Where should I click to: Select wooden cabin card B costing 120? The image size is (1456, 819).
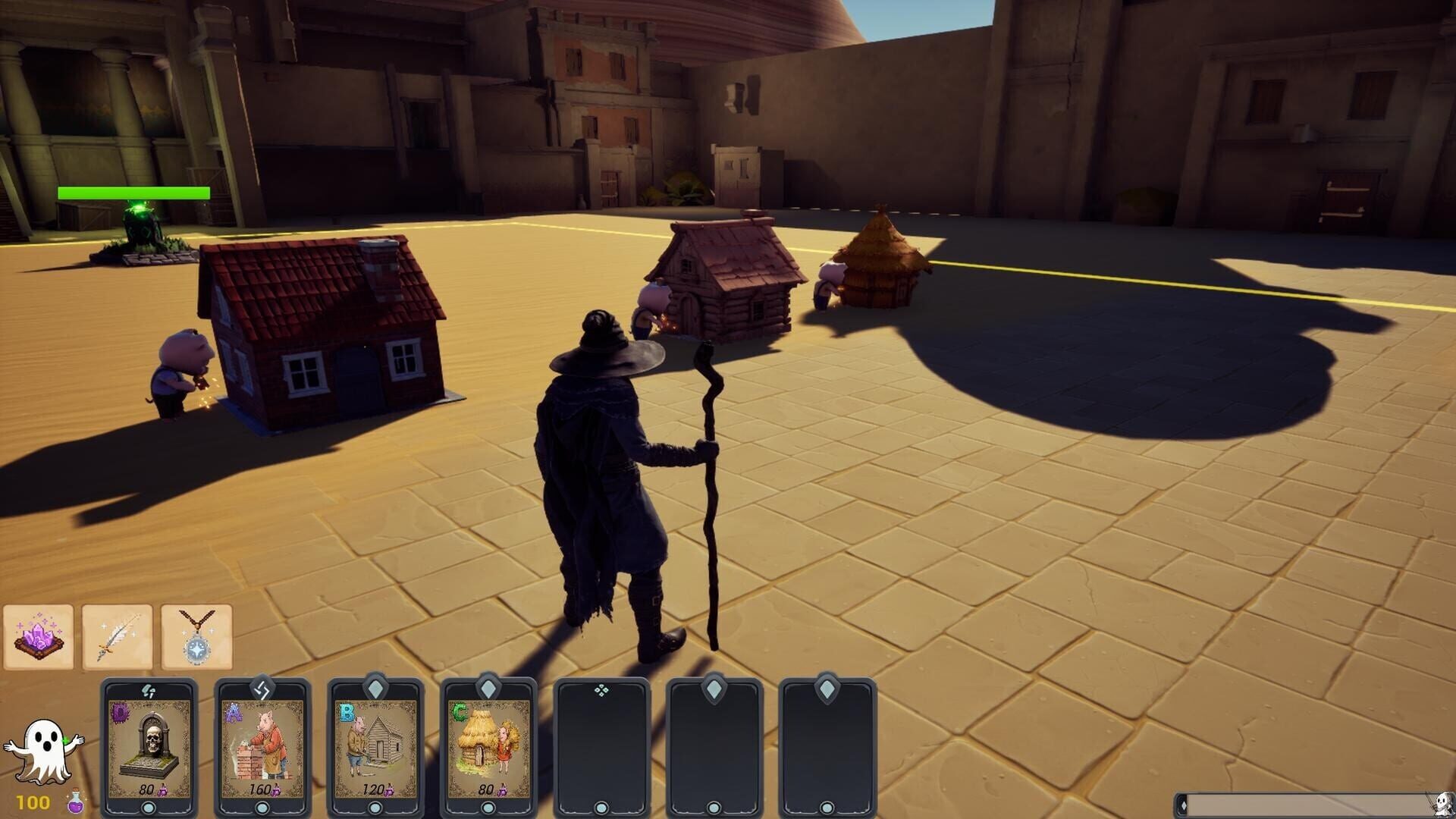click(x=375, y=751)
